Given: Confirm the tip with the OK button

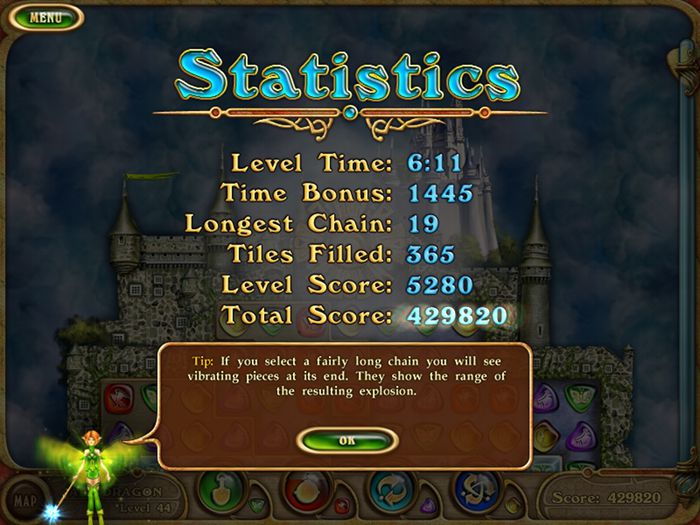Looking at the screenshot, I should [346, 439].
